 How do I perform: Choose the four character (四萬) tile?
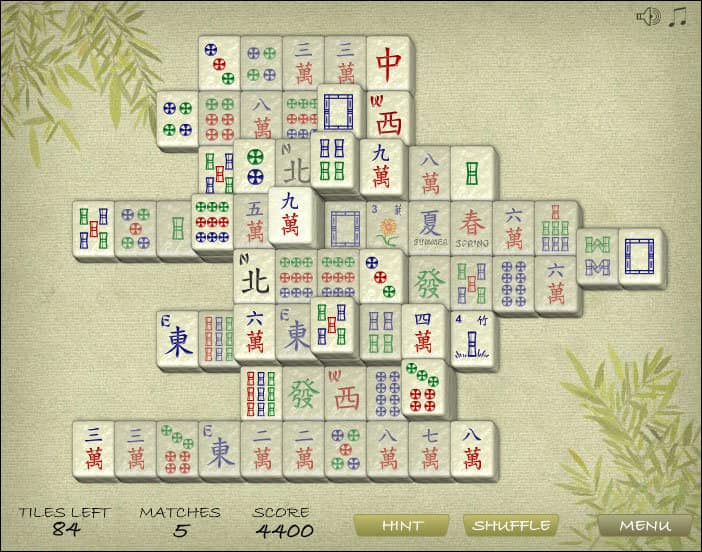pyautogui.click(x=424, y=332)
